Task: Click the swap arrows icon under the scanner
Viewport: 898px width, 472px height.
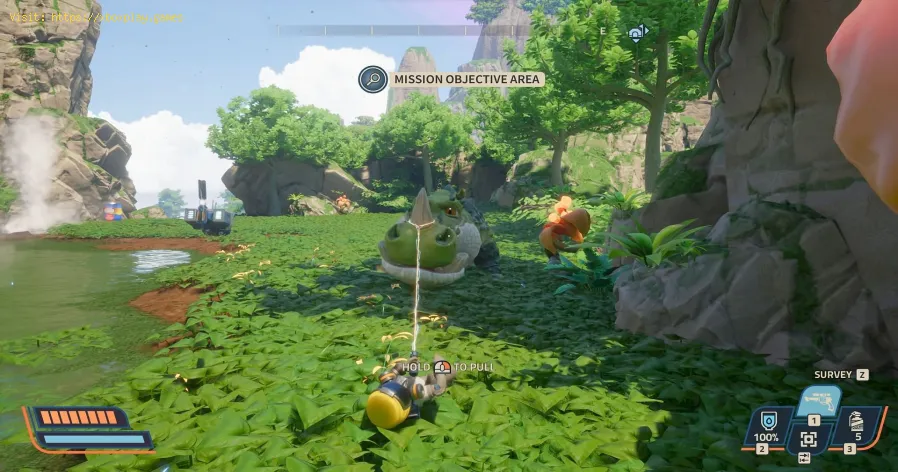Action: tap(804, 458)
